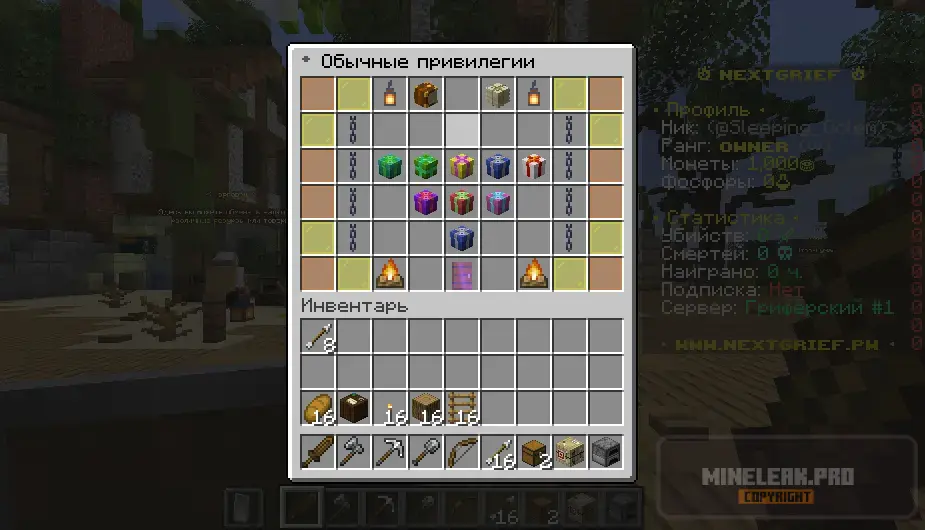The height and width of the screenshot is (530, 925).
Task: Open the purple gift box
Action: click(x=426, y=201)
